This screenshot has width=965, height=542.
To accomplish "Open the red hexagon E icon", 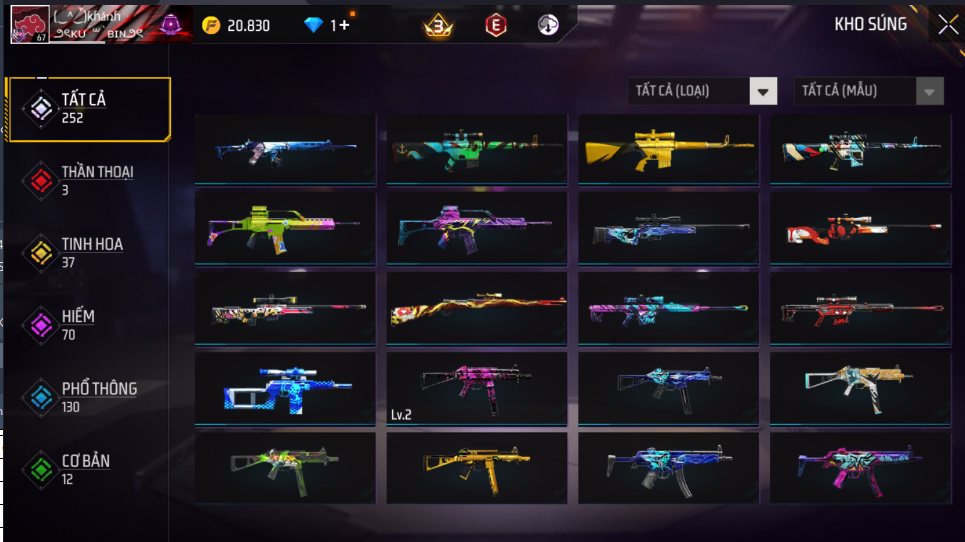I will pyautogui.click(x=494, y=25).
